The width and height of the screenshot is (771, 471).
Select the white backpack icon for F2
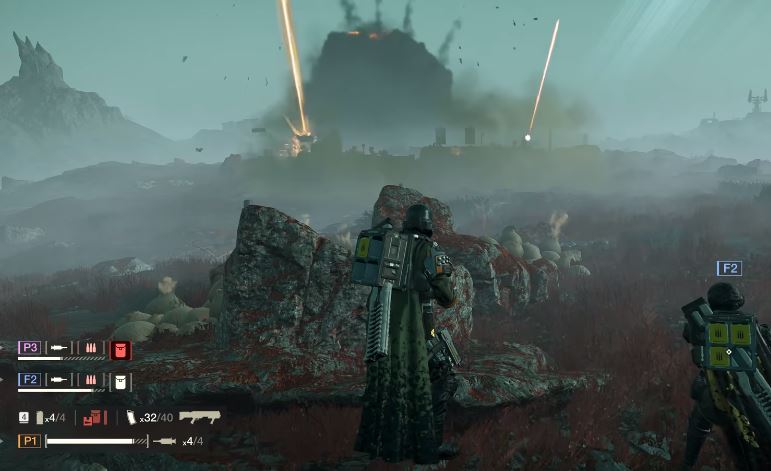pos(121,381)
